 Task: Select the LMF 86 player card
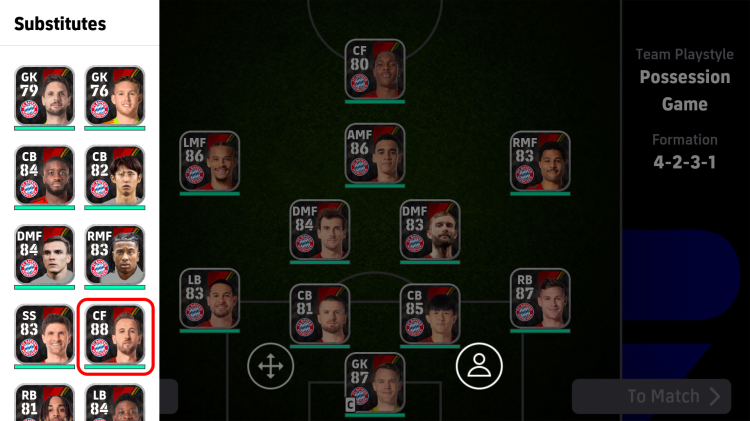click(210, 162)
